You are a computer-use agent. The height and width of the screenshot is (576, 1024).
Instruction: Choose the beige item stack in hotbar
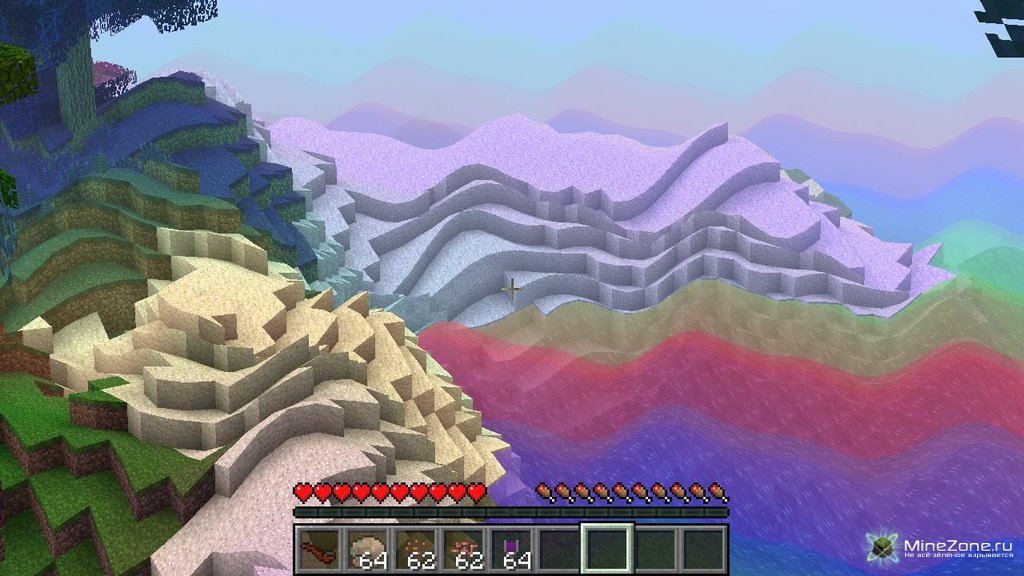click(x=367, y=550)
